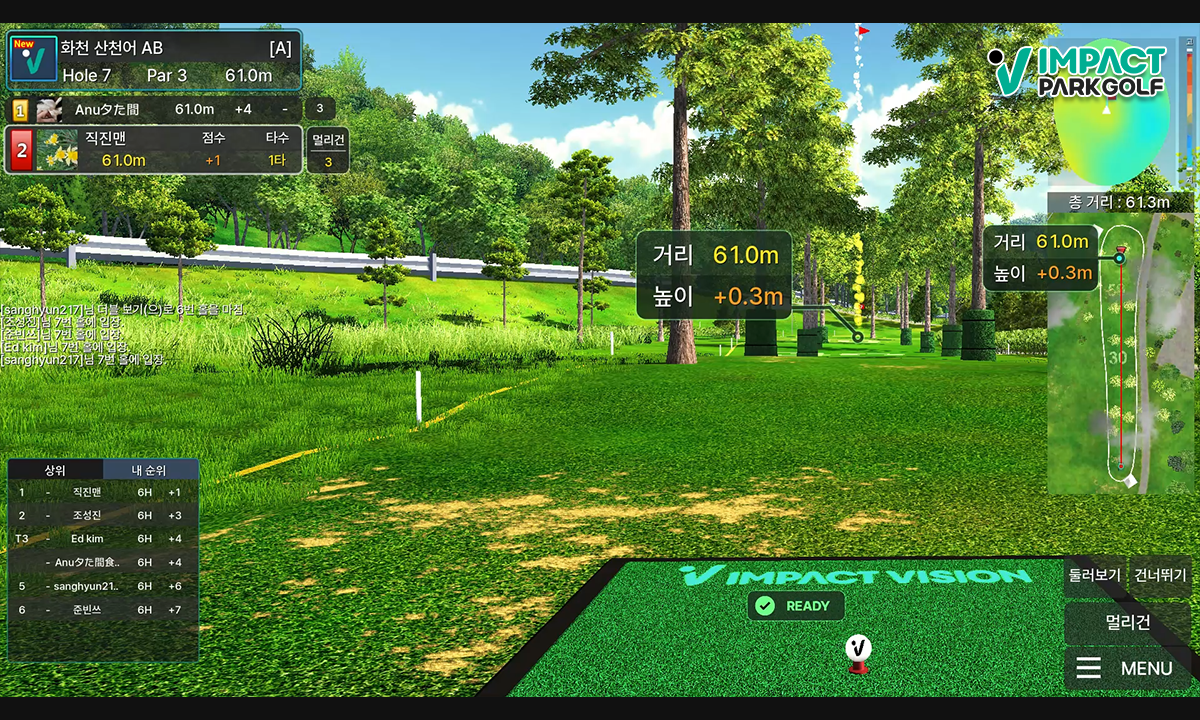Click the 둘러보기 look-around button
1200x720 pixels.
click(x=1094, y=576)
